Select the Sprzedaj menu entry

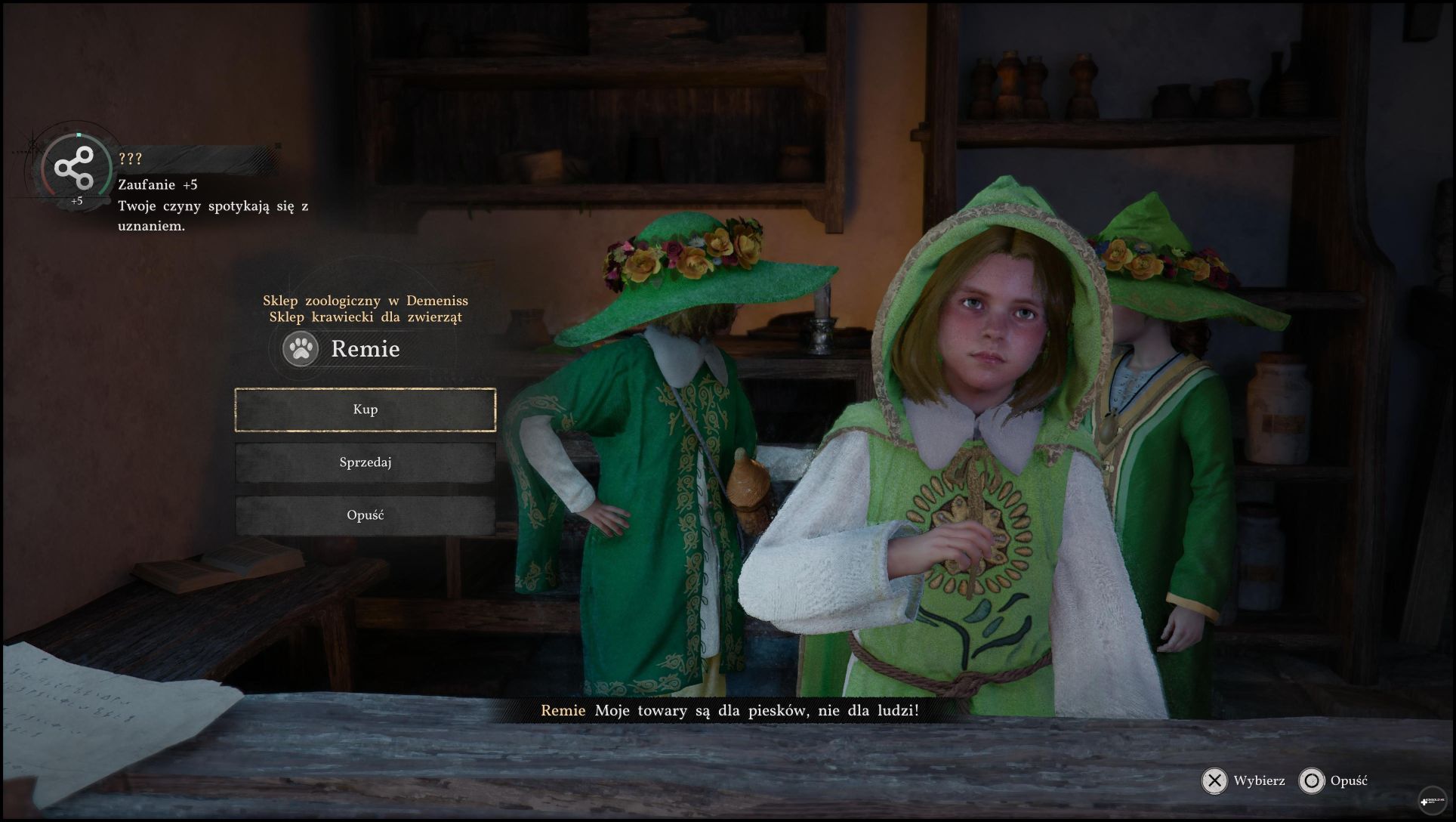365,462
